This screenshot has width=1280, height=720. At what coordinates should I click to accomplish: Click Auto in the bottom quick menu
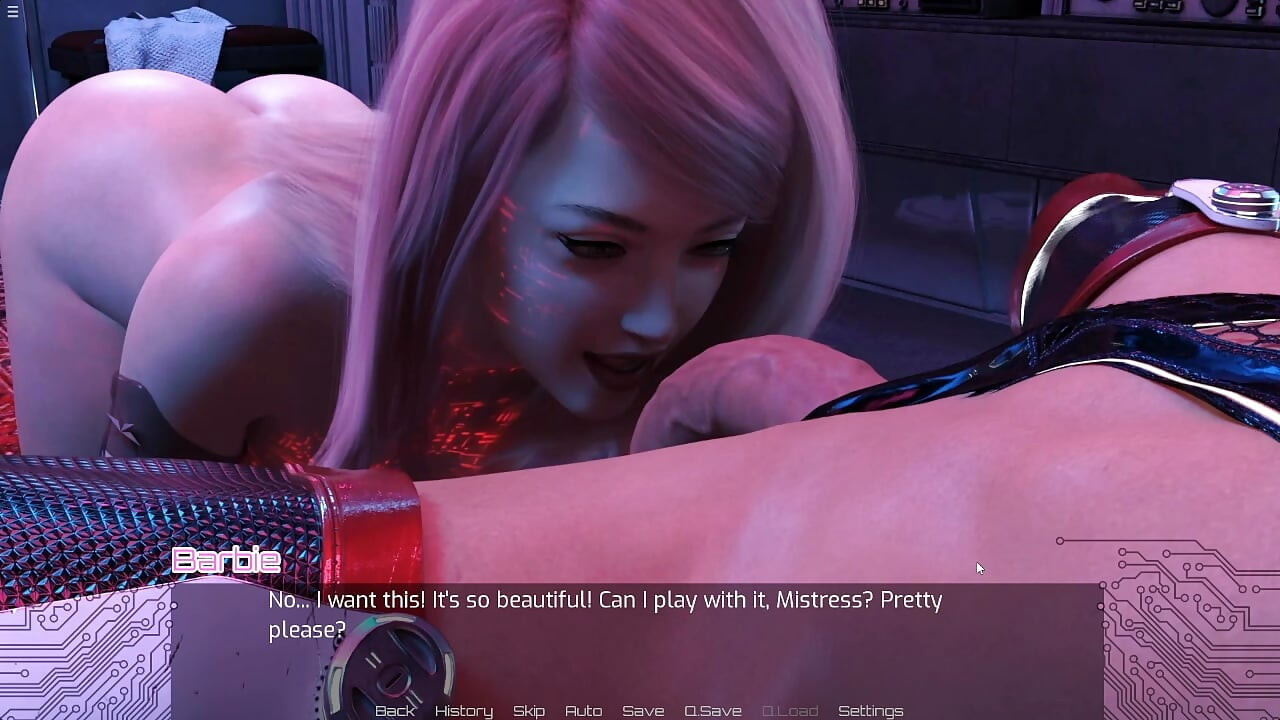[x=584, y=710]
